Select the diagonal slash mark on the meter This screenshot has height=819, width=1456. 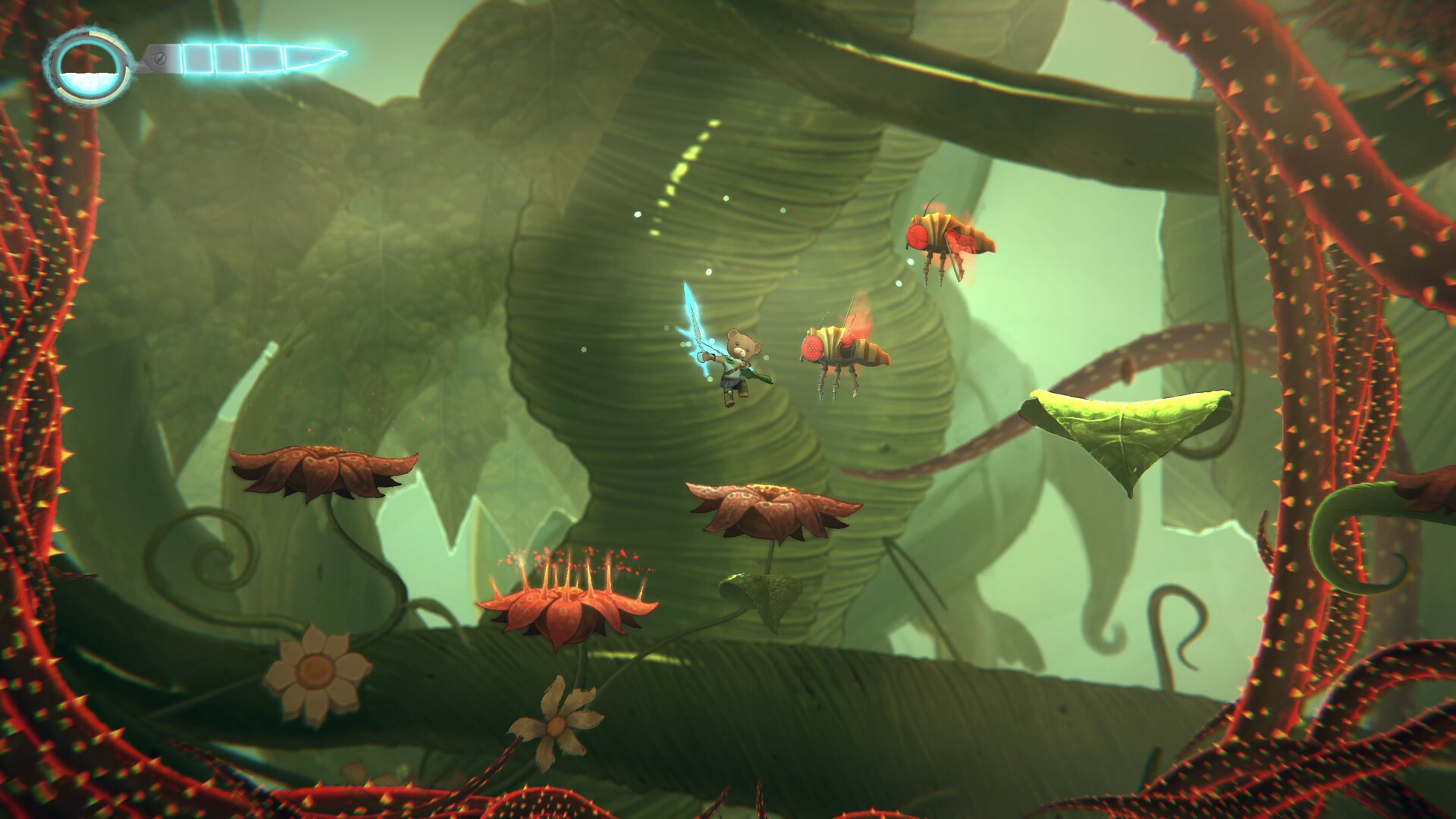point(160,58)
